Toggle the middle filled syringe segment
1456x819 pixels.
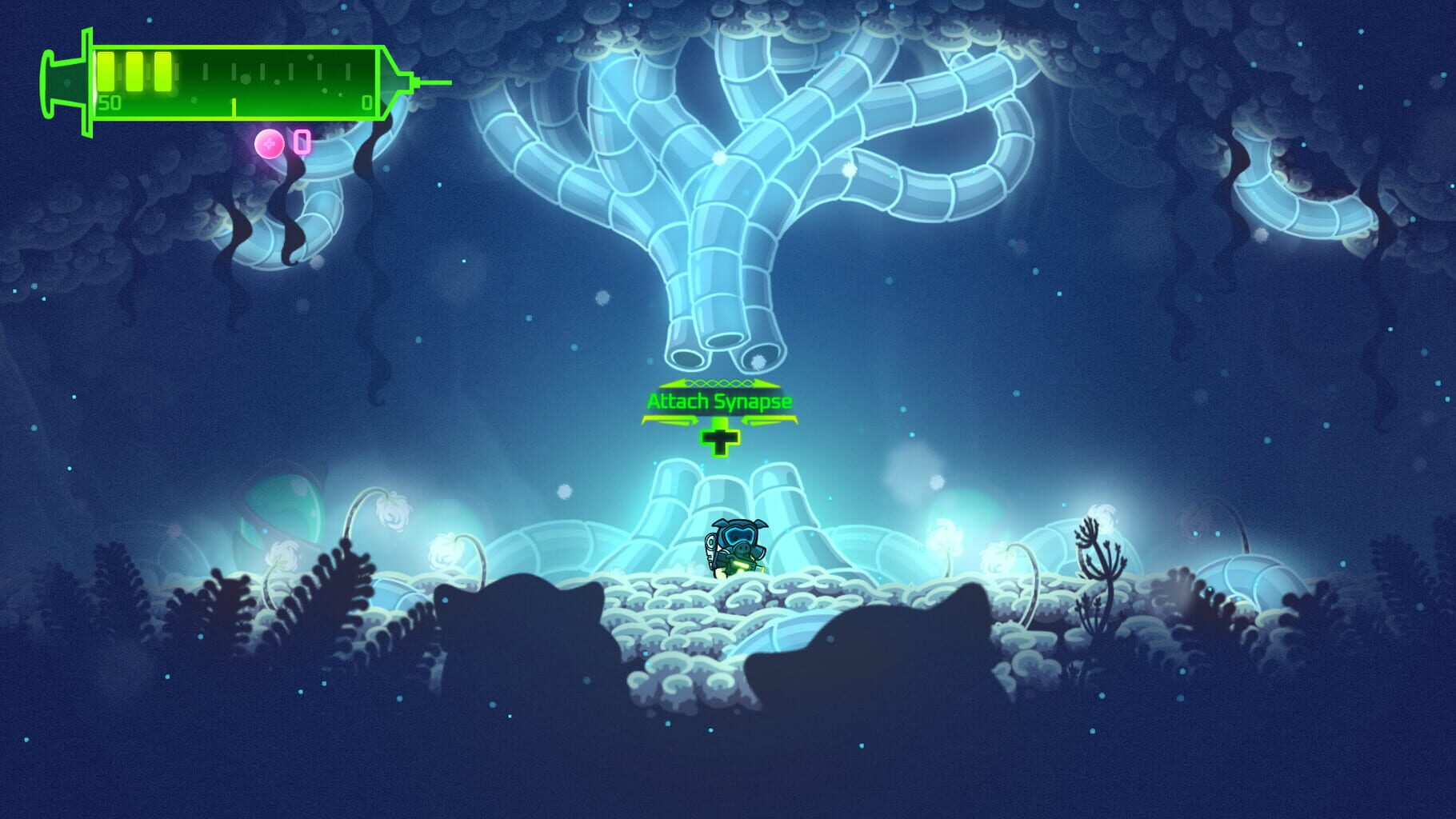pyautogui.click(x=135, y=72)
